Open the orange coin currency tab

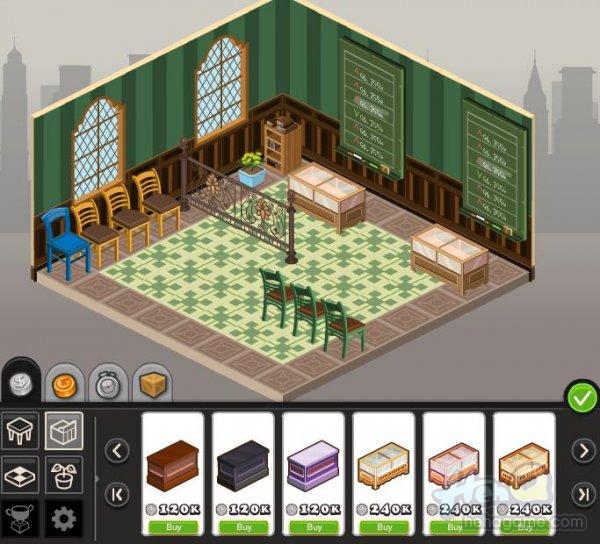[x=64, y=382]
